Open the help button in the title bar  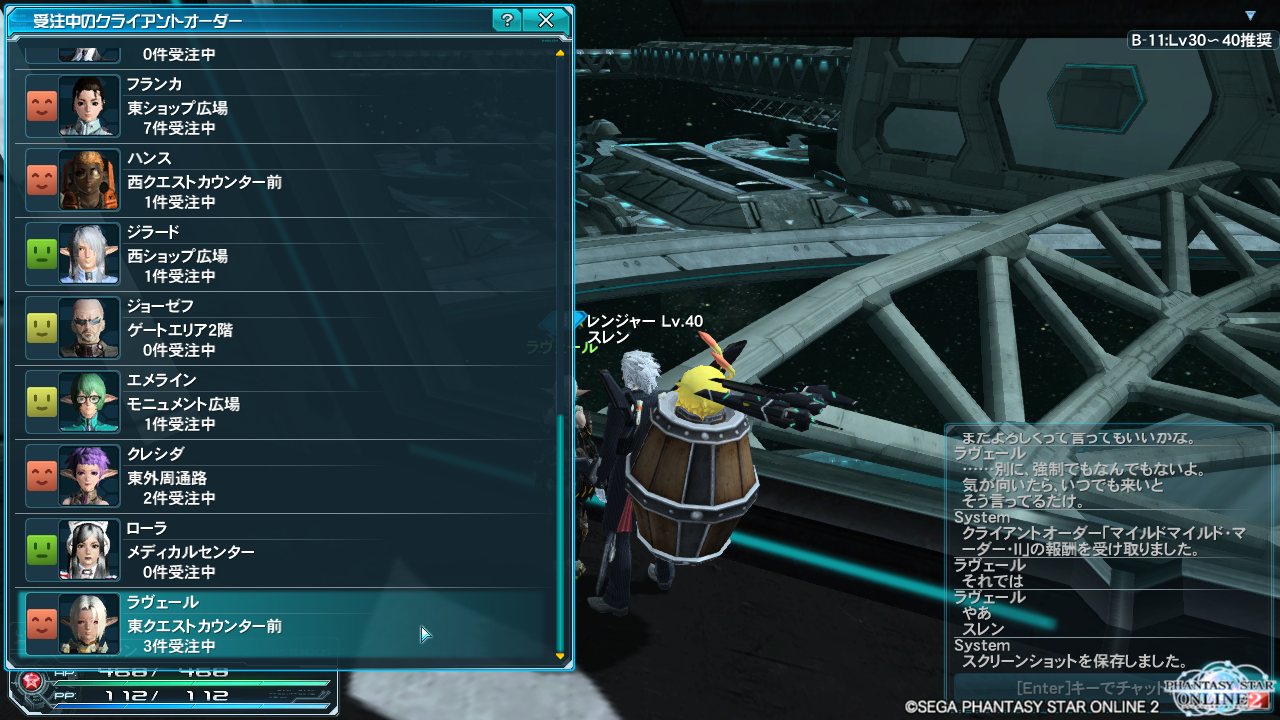(x=507, y=20)
